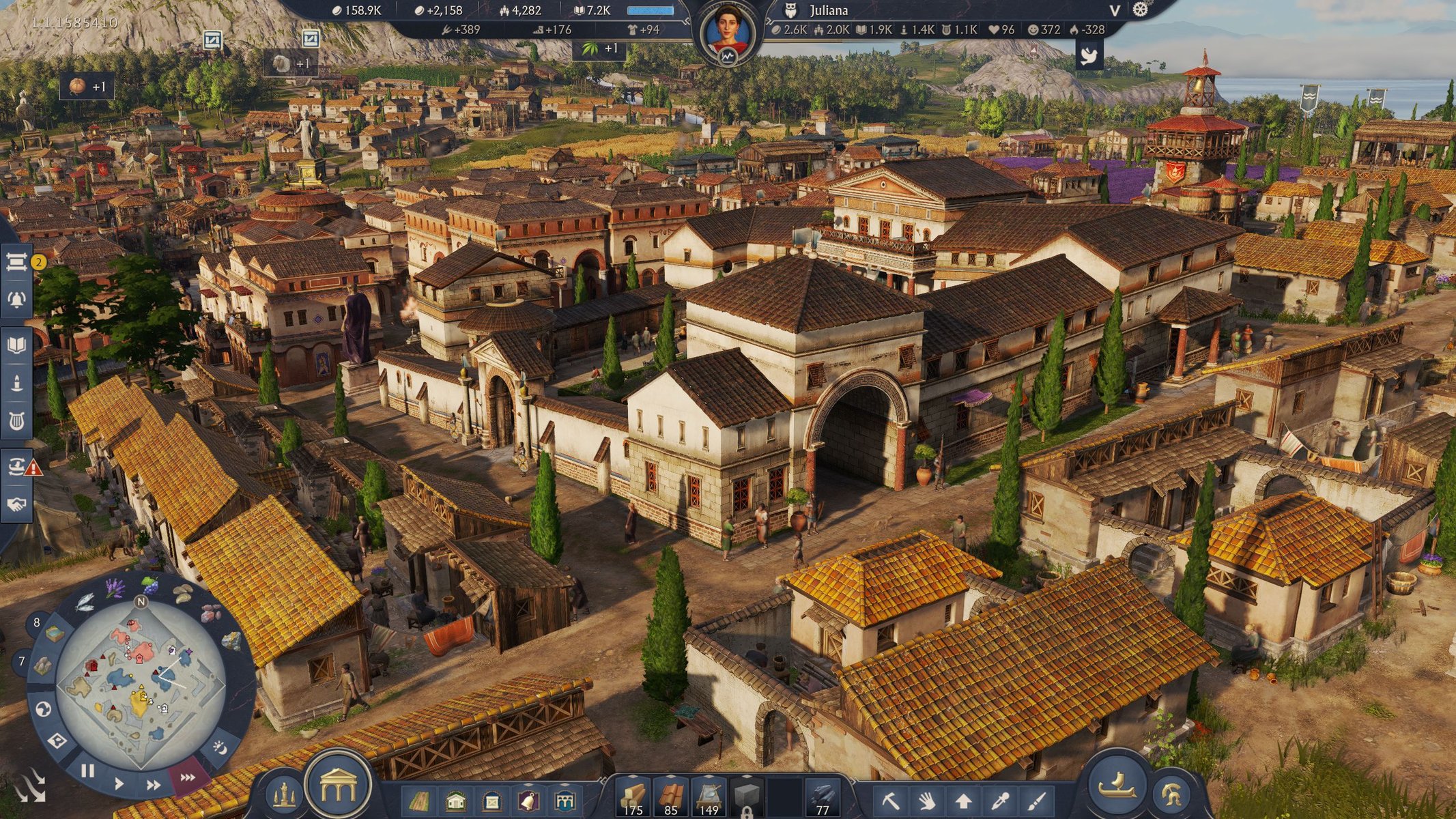Viewport: 1456px width, 819px height.
Task: Set double fast-forward speed
Action: point(154,785)
